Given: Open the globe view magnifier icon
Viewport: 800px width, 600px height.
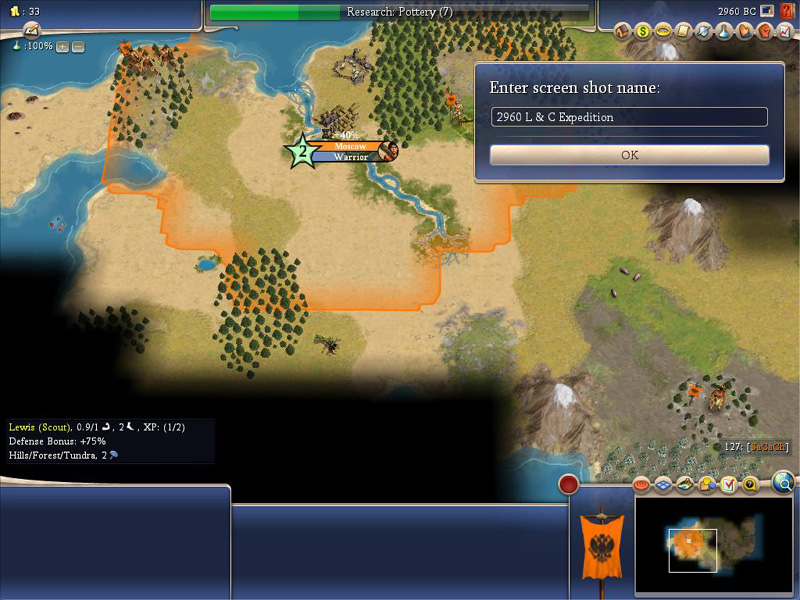Looking at the screenshot, I should (x=785, y=484).
